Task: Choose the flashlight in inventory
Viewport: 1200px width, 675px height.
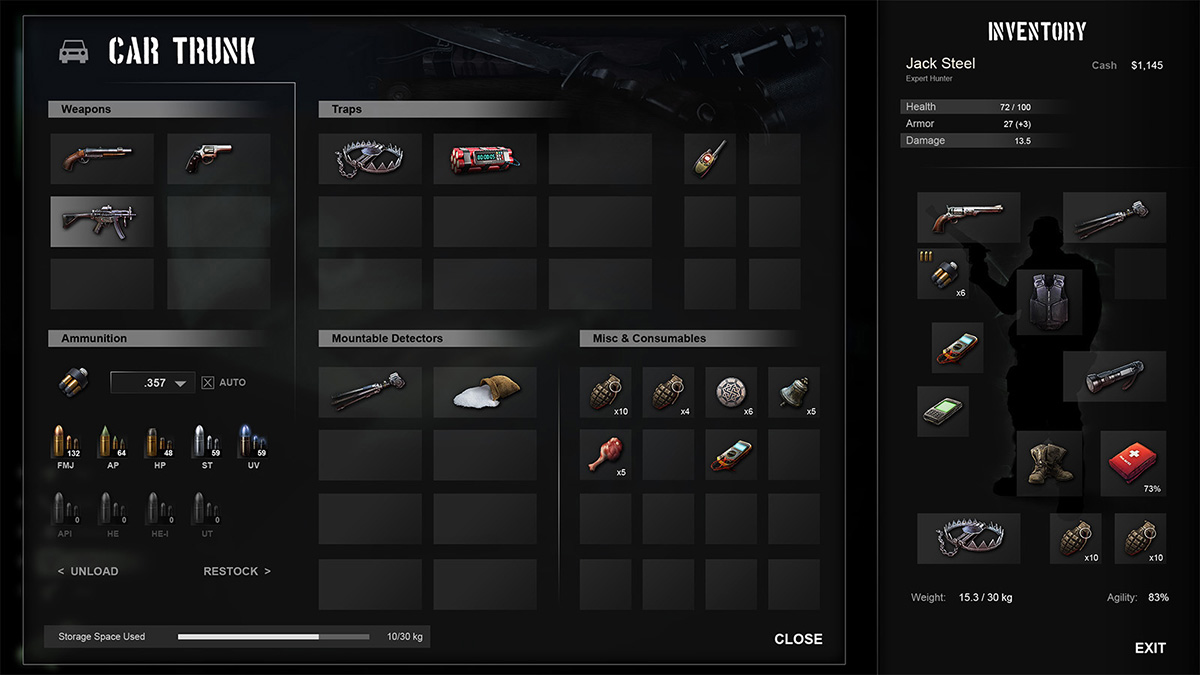Action: 1114,376
